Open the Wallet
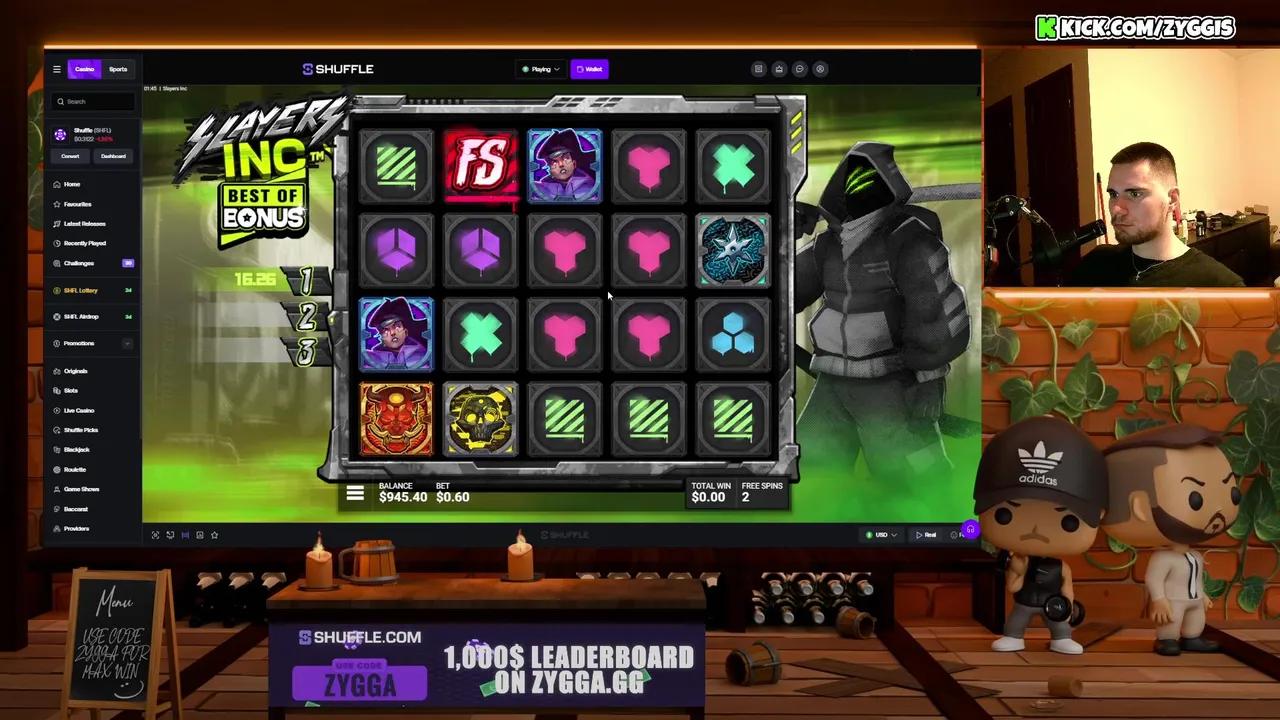The height and width of the screenshot is (720, 1280). pos(591,69)
